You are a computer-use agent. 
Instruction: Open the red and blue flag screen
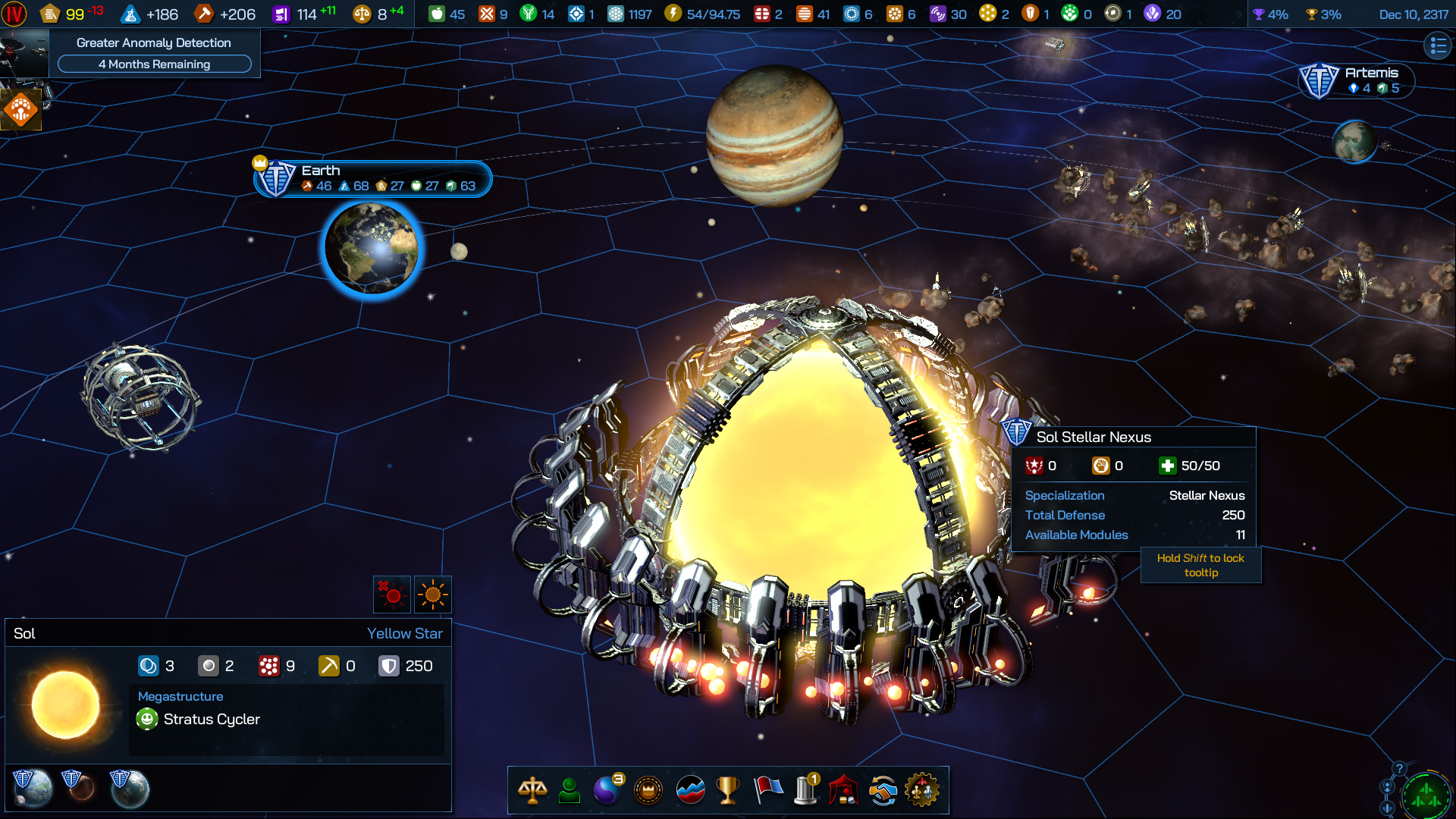[767, 790]
